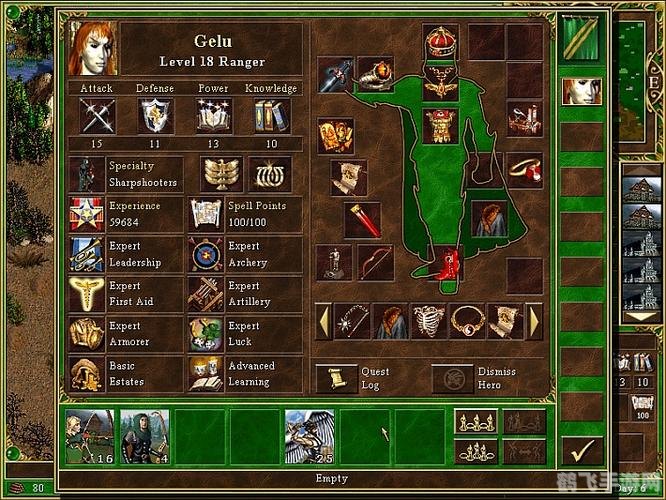
Task: Inspect the Expert Leadership skill
Action: [x=87, y=253]
